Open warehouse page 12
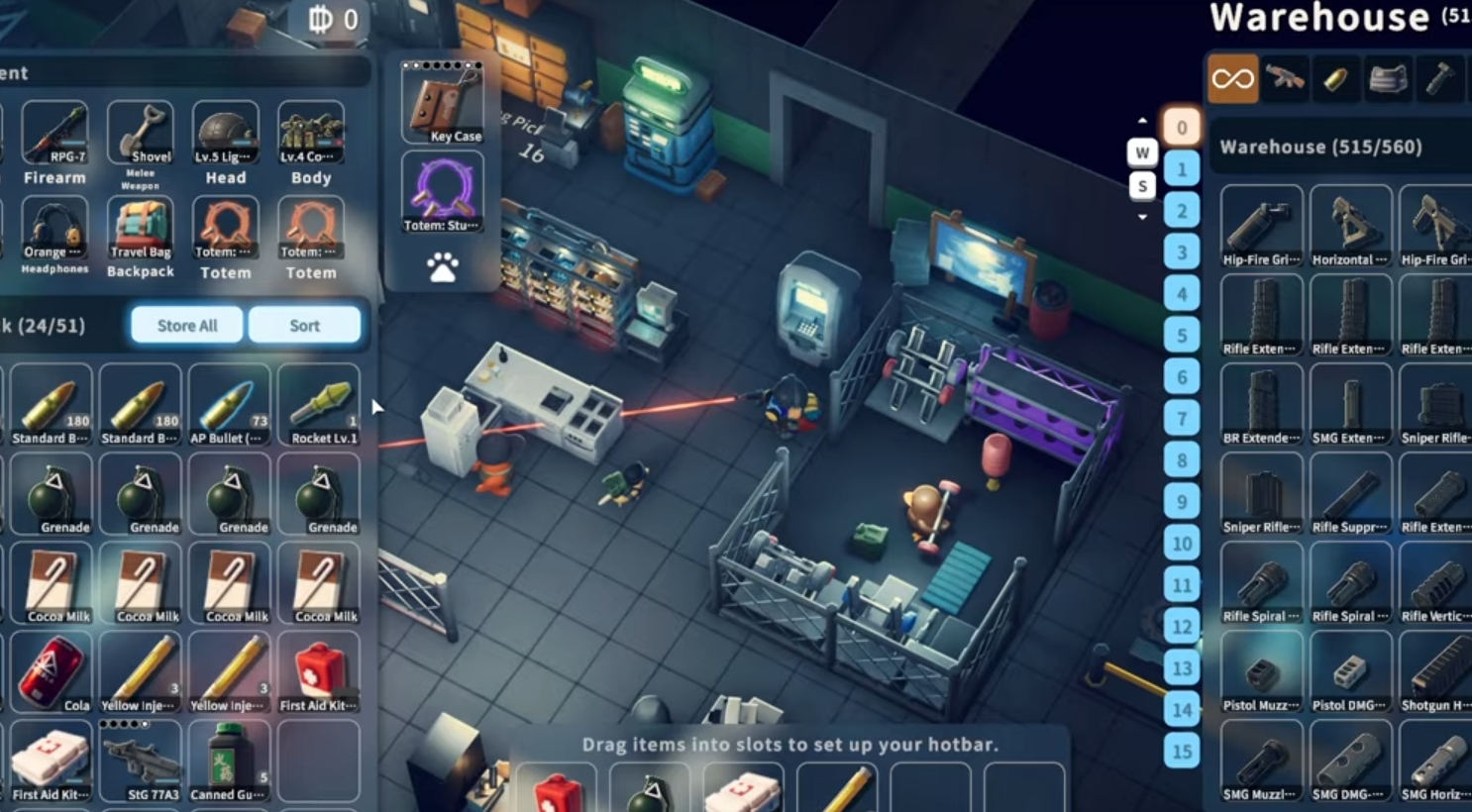 click(x=1181, y=627)
